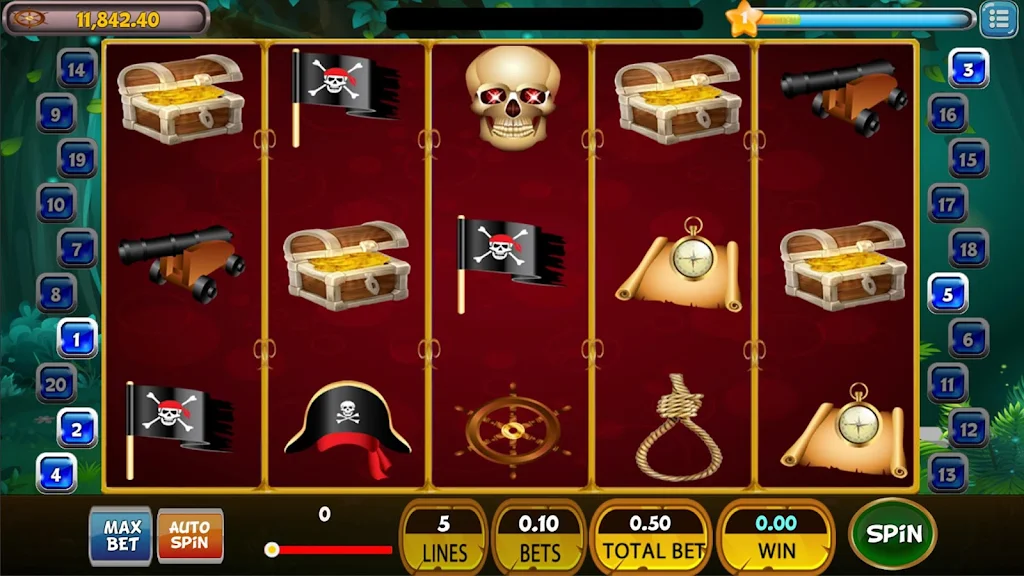The height and width of the screenshot is (576, 1024).
Task: Spin the slot reels
Action: click(x=892, y=534)
